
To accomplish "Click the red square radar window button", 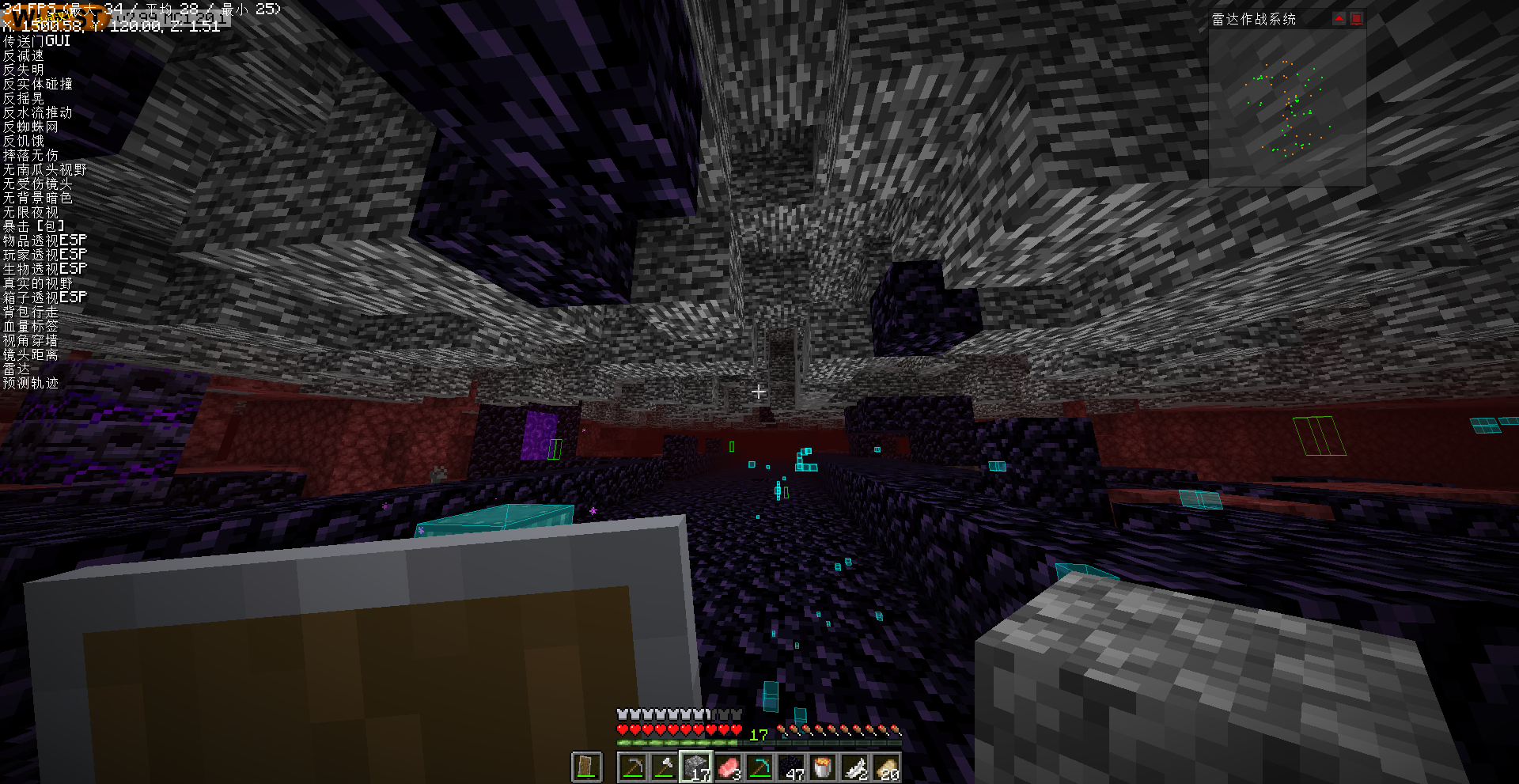I will pyautogui.click(x=1356, y=19).
